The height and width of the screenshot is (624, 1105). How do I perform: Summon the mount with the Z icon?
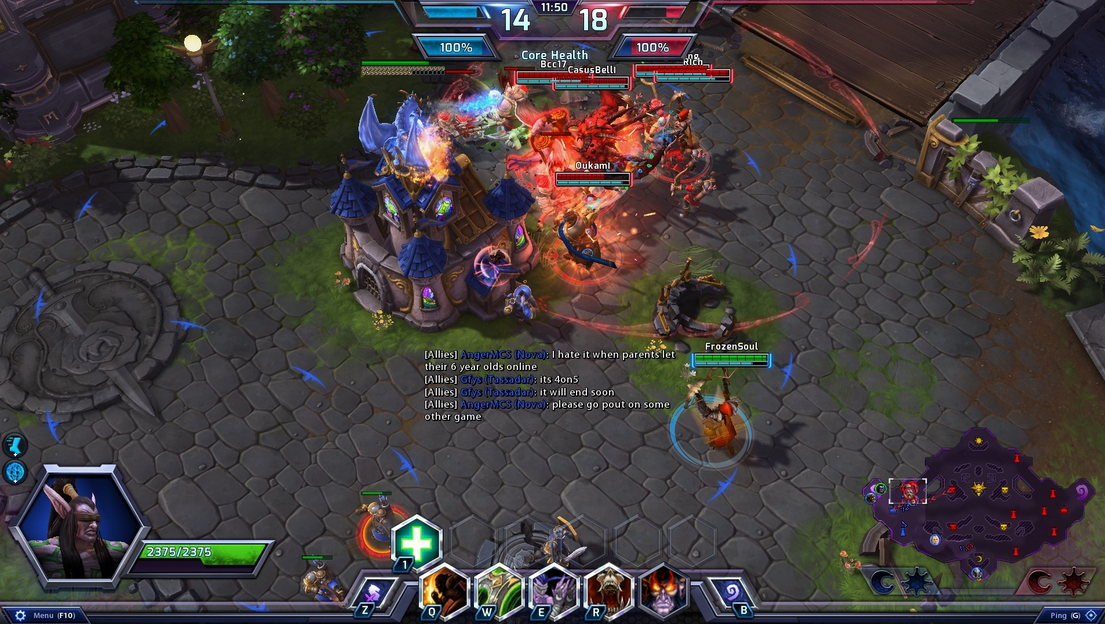[x=371, y=592]
